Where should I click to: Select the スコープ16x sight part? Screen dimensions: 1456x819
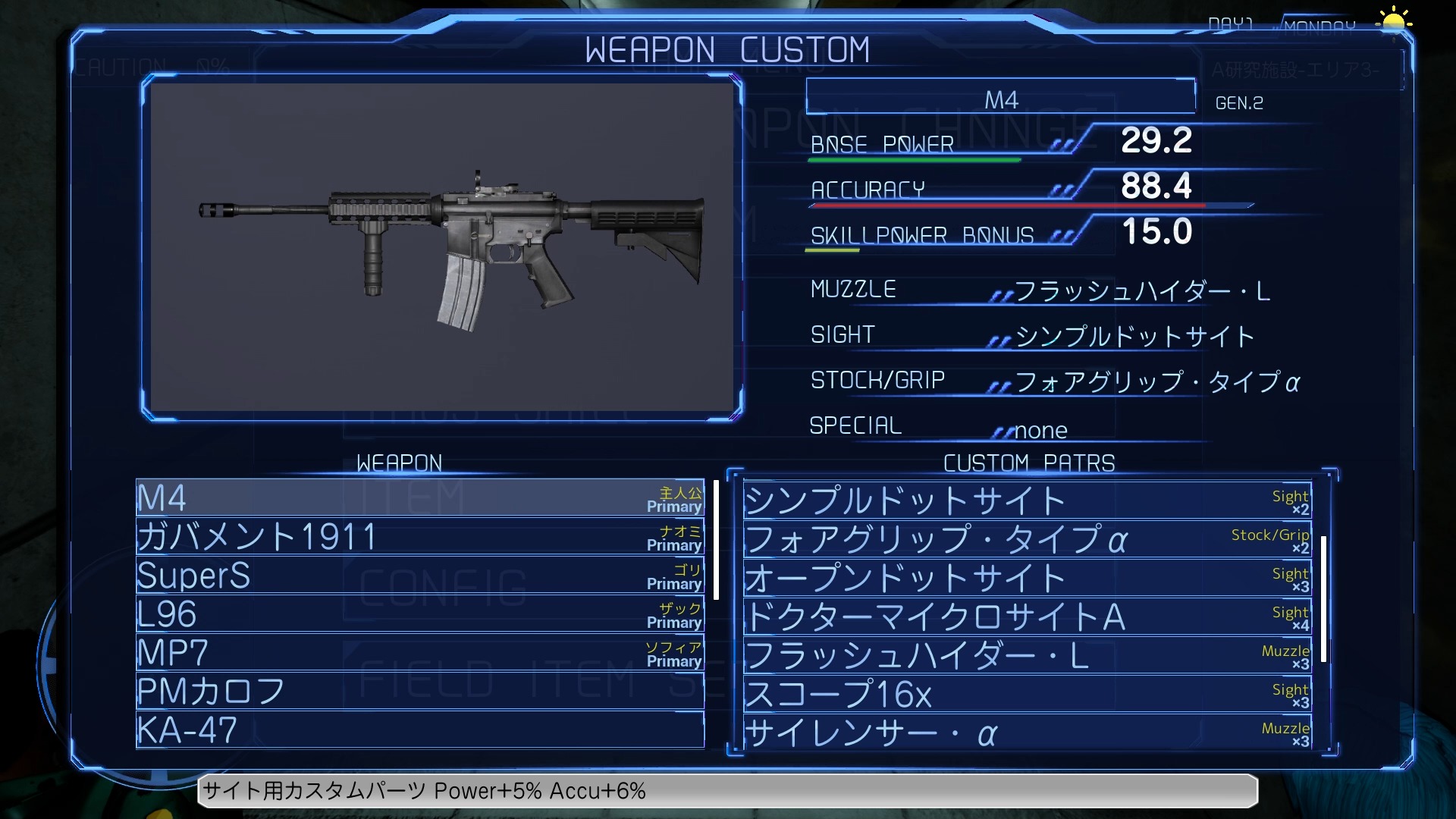point(1027,694)
